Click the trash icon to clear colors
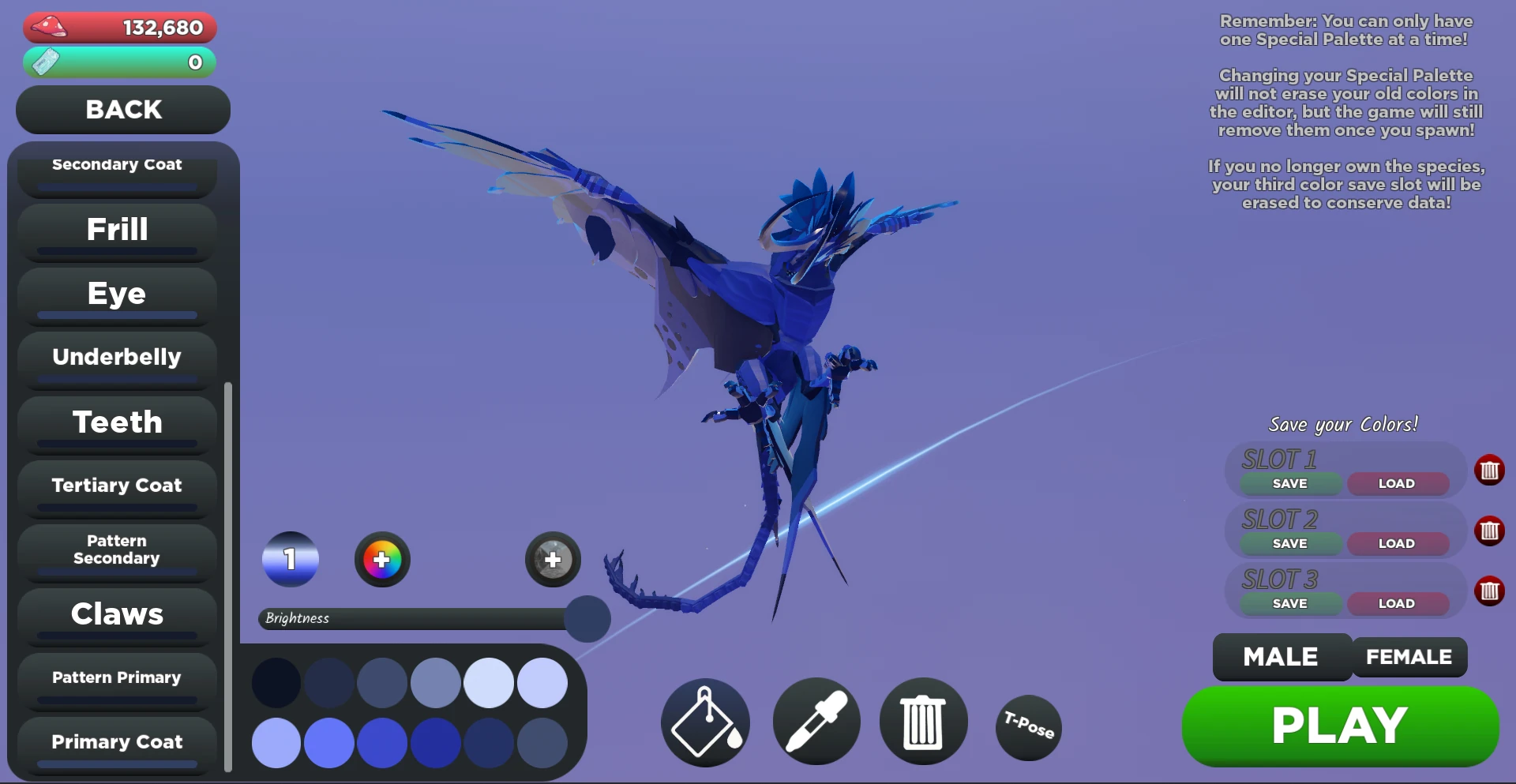This screenshot has height=784, width=1516. click(x=923, y=722)
